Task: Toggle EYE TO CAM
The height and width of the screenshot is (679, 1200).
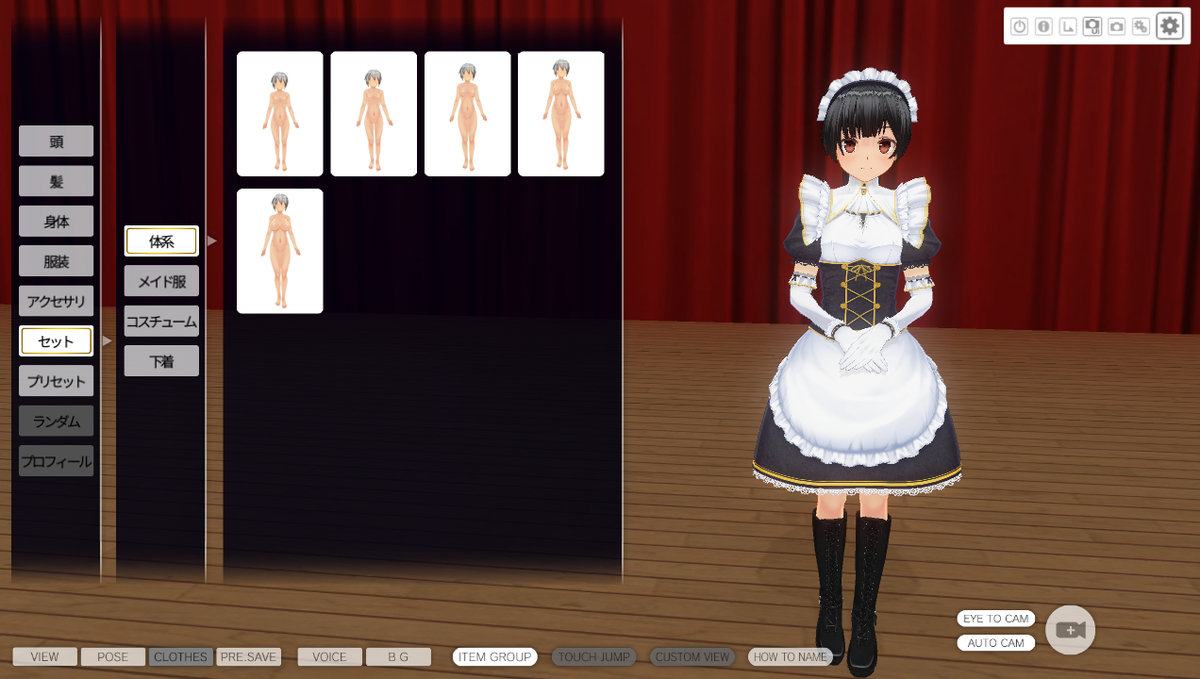Action: 995,619
